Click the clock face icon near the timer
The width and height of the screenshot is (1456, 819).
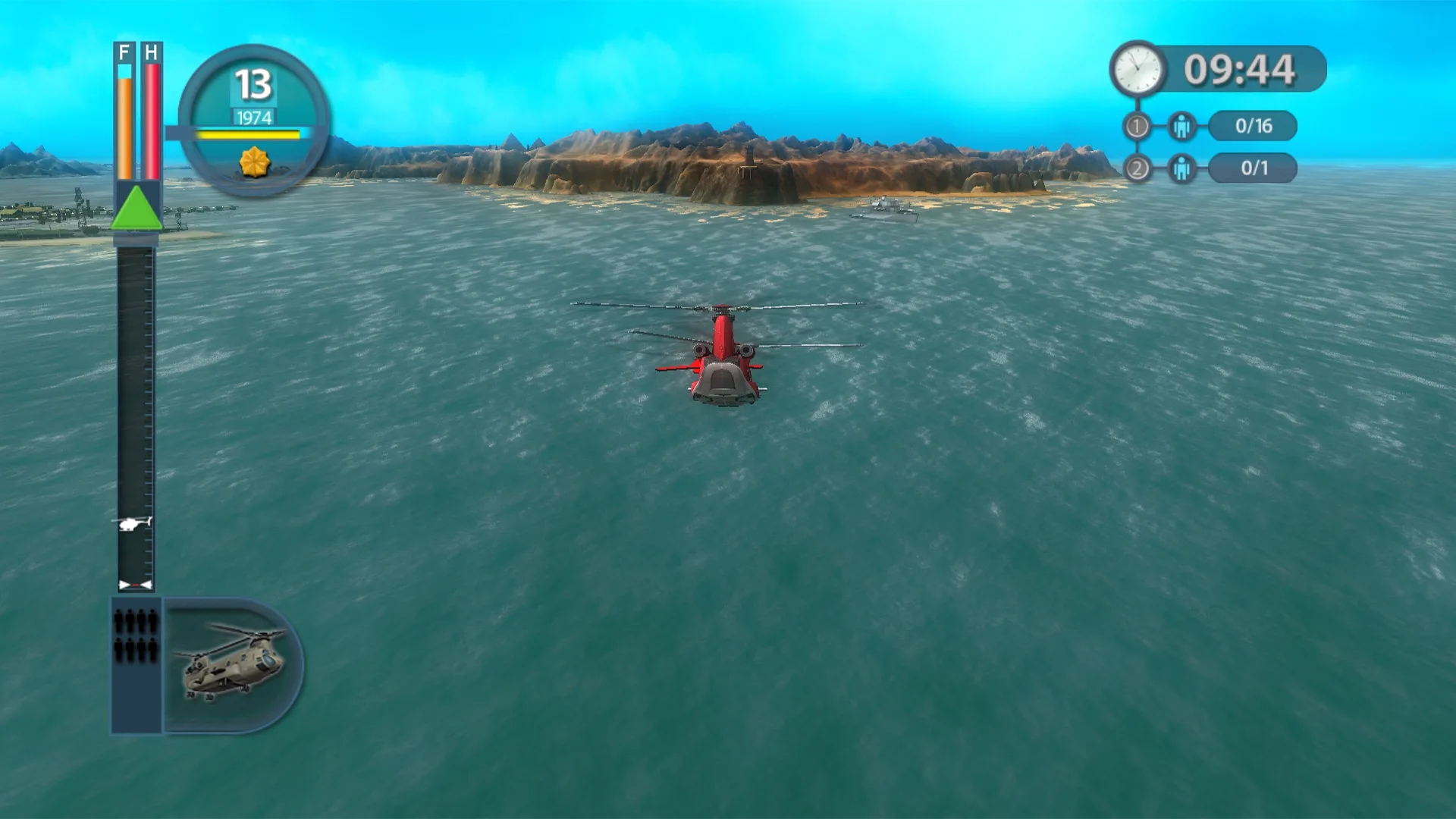(x=1135, y=67)
